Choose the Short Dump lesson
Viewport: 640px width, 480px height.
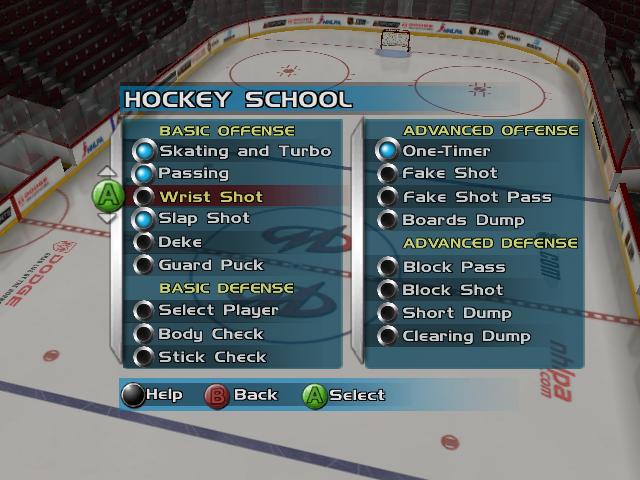(456, 313)
